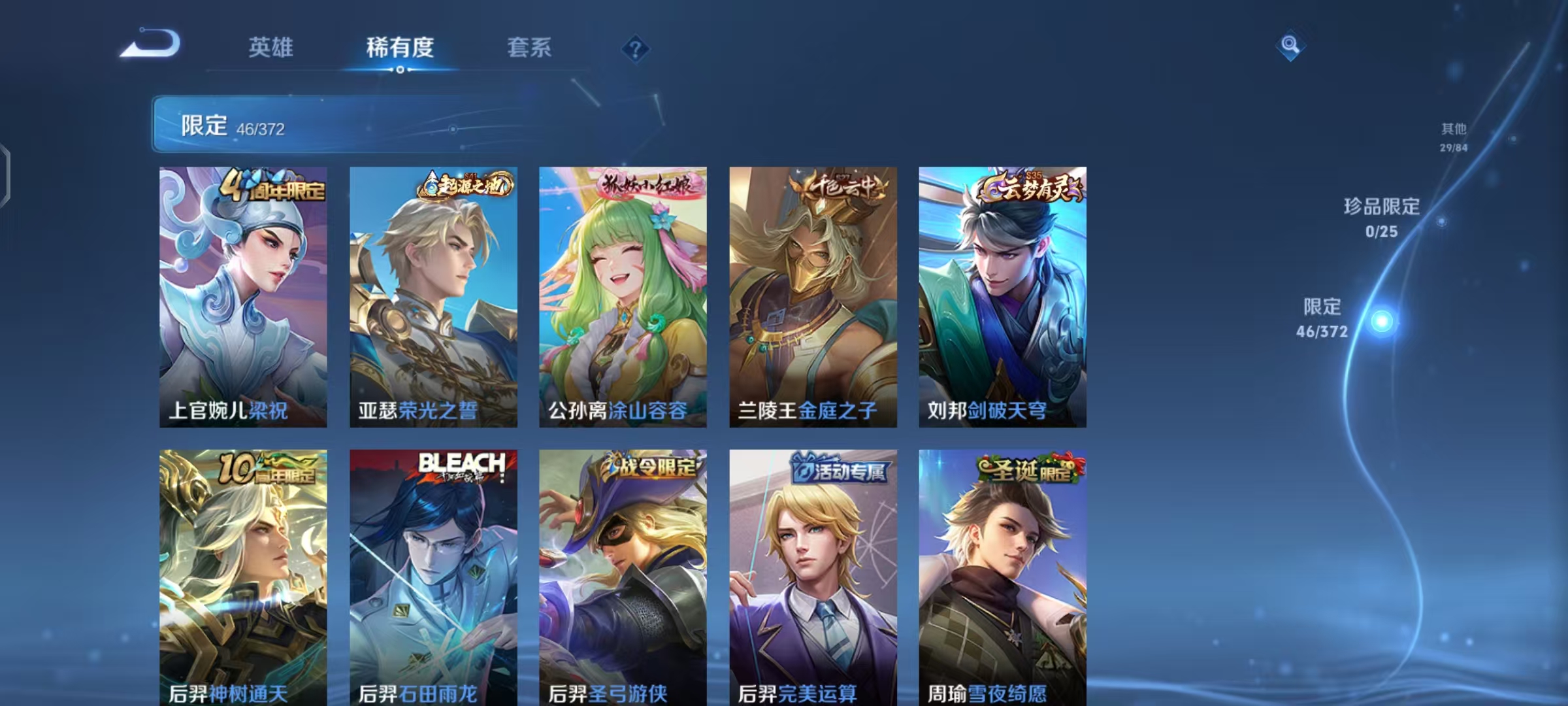Open help via the question mark icon
The height and width of the screenshot is (706, 1568).
[636, 49]
